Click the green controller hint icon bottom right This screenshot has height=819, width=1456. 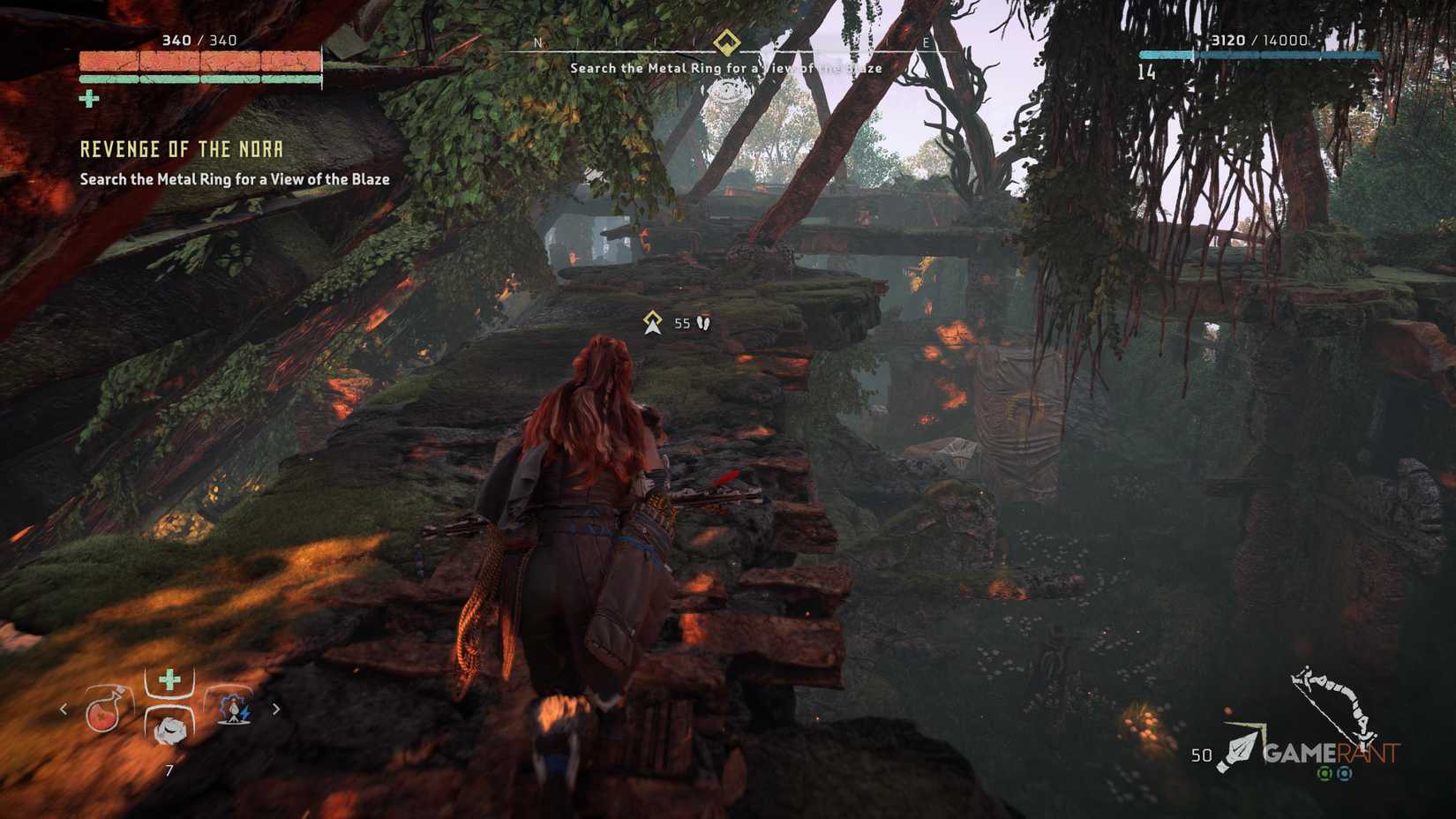[1325, 774]
